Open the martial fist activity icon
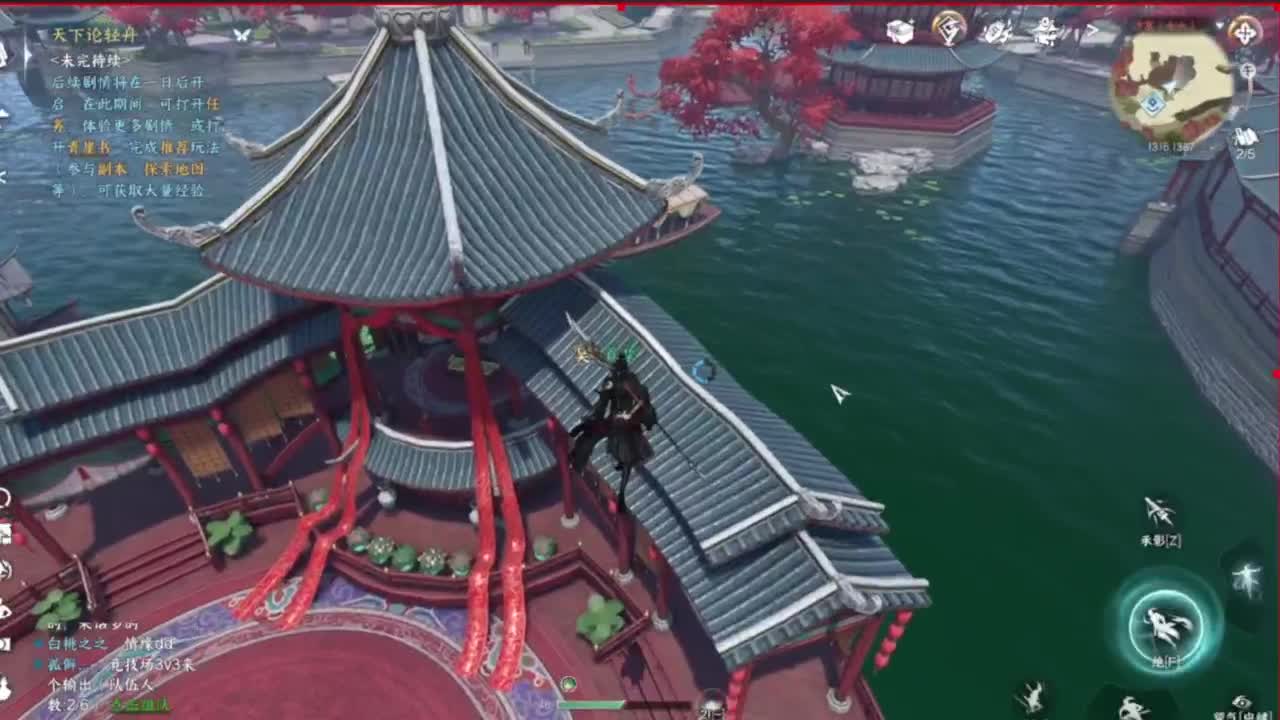The image size is (1280, 720). point(995,31)
